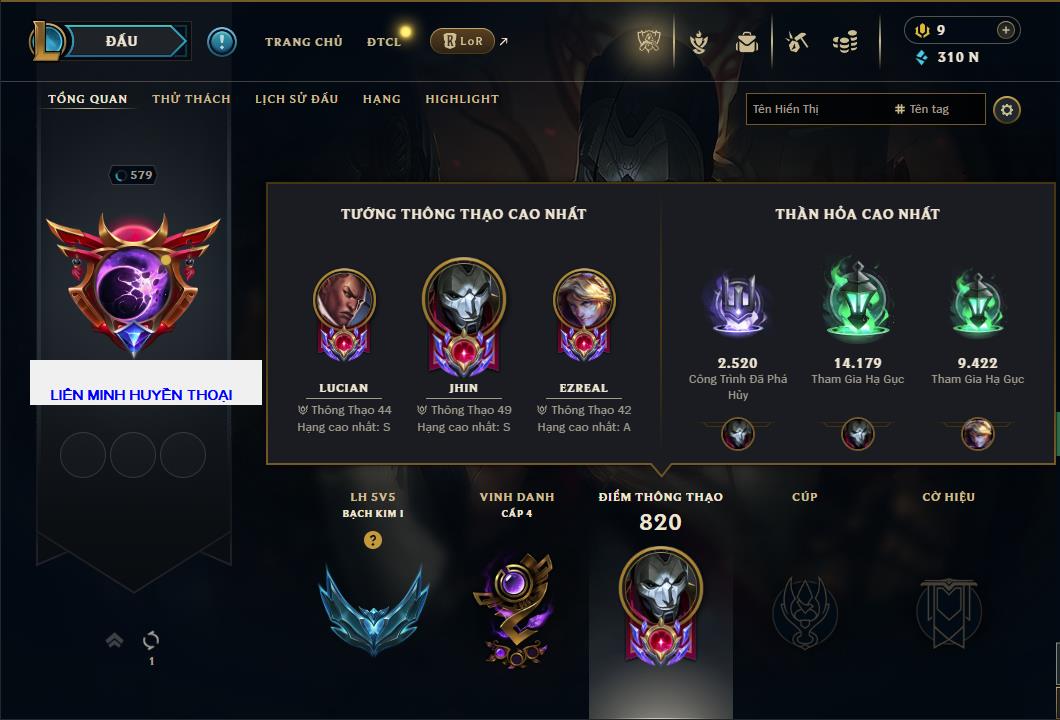View the VINH DANH honor level emblem
The image size is (1060, 720).
tap(516, 610)
